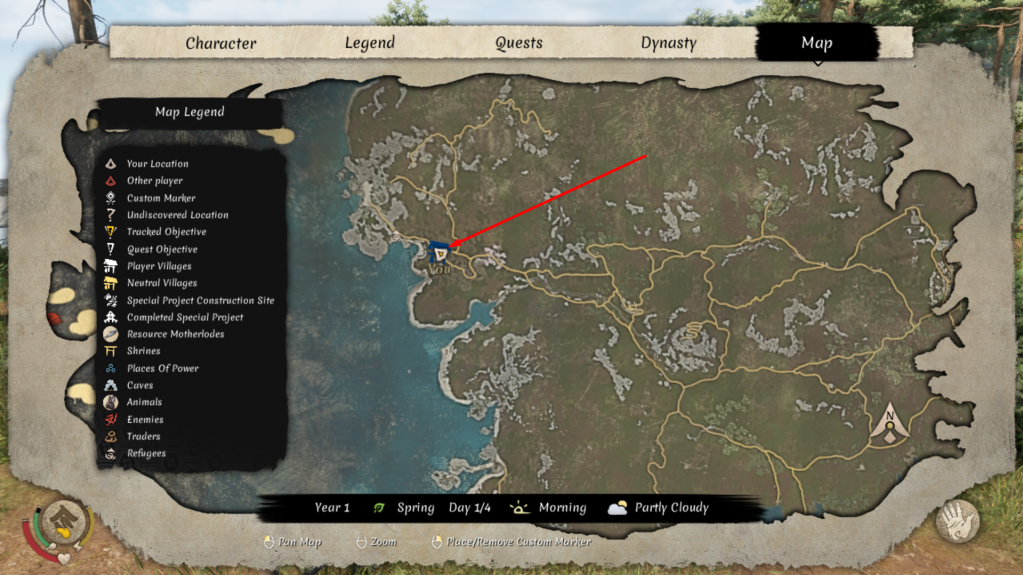Viewport: 1023px width, 575px height.
Task: Click the hand icon in the corner
Action: [957, 520]
